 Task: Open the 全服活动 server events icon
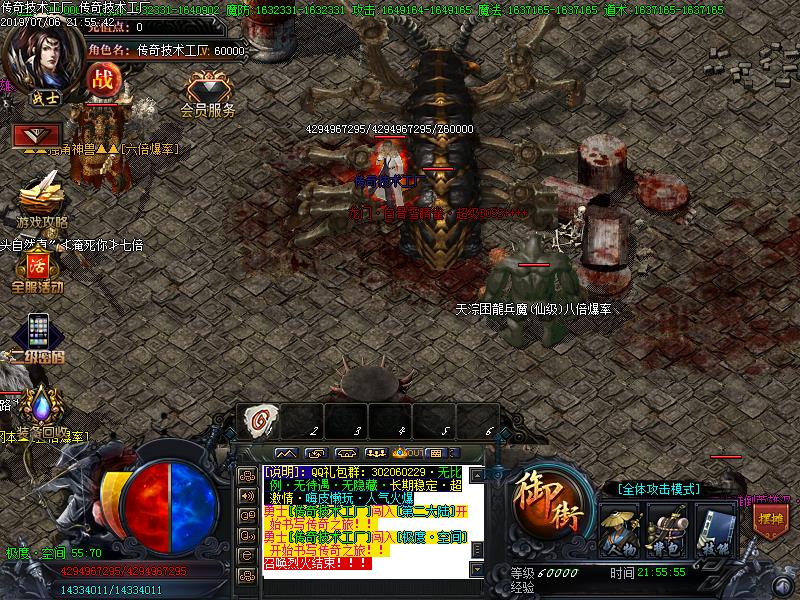pos(38,270)
